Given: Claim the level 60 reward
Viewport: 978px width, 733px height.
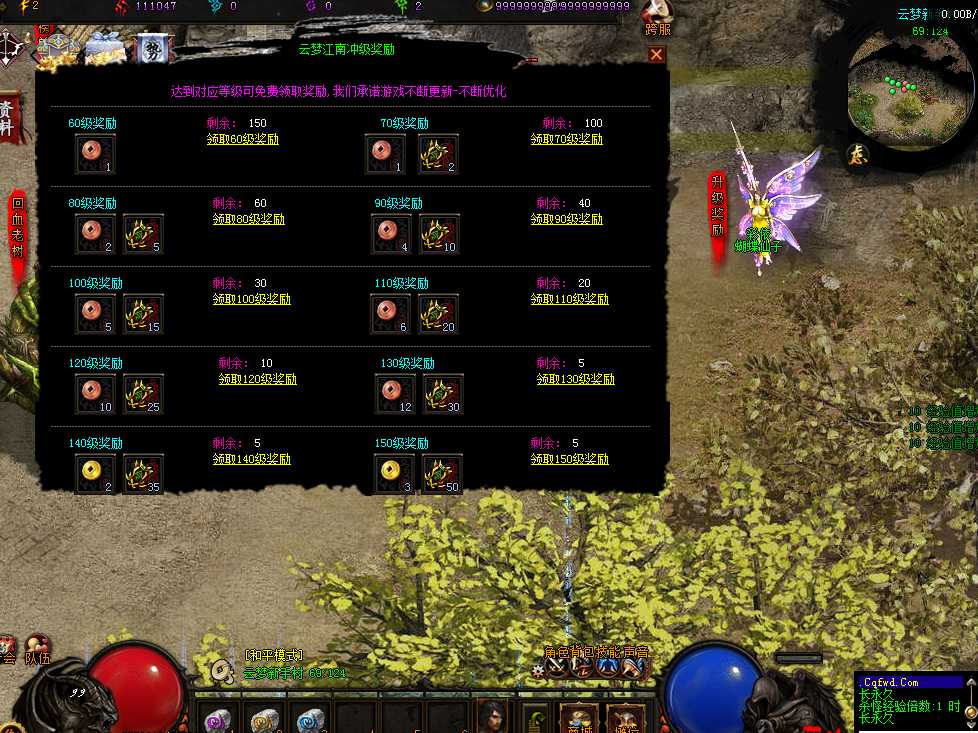Looking at the screenshot, I should coord(243,140).
